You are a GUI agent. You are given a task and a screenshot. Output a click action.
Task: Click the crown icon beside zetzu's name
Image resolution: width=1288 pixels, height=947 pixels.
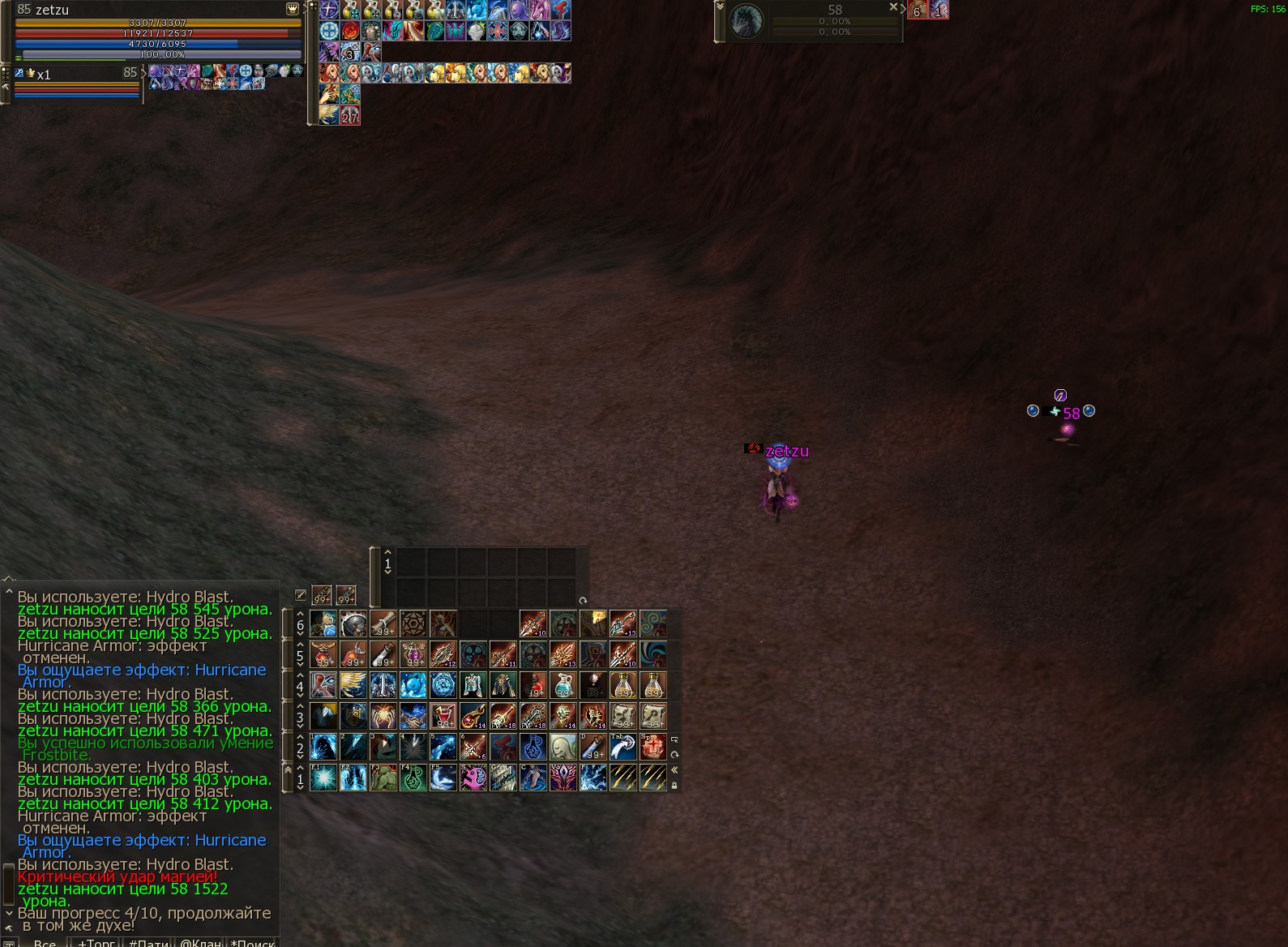(293, 9)
